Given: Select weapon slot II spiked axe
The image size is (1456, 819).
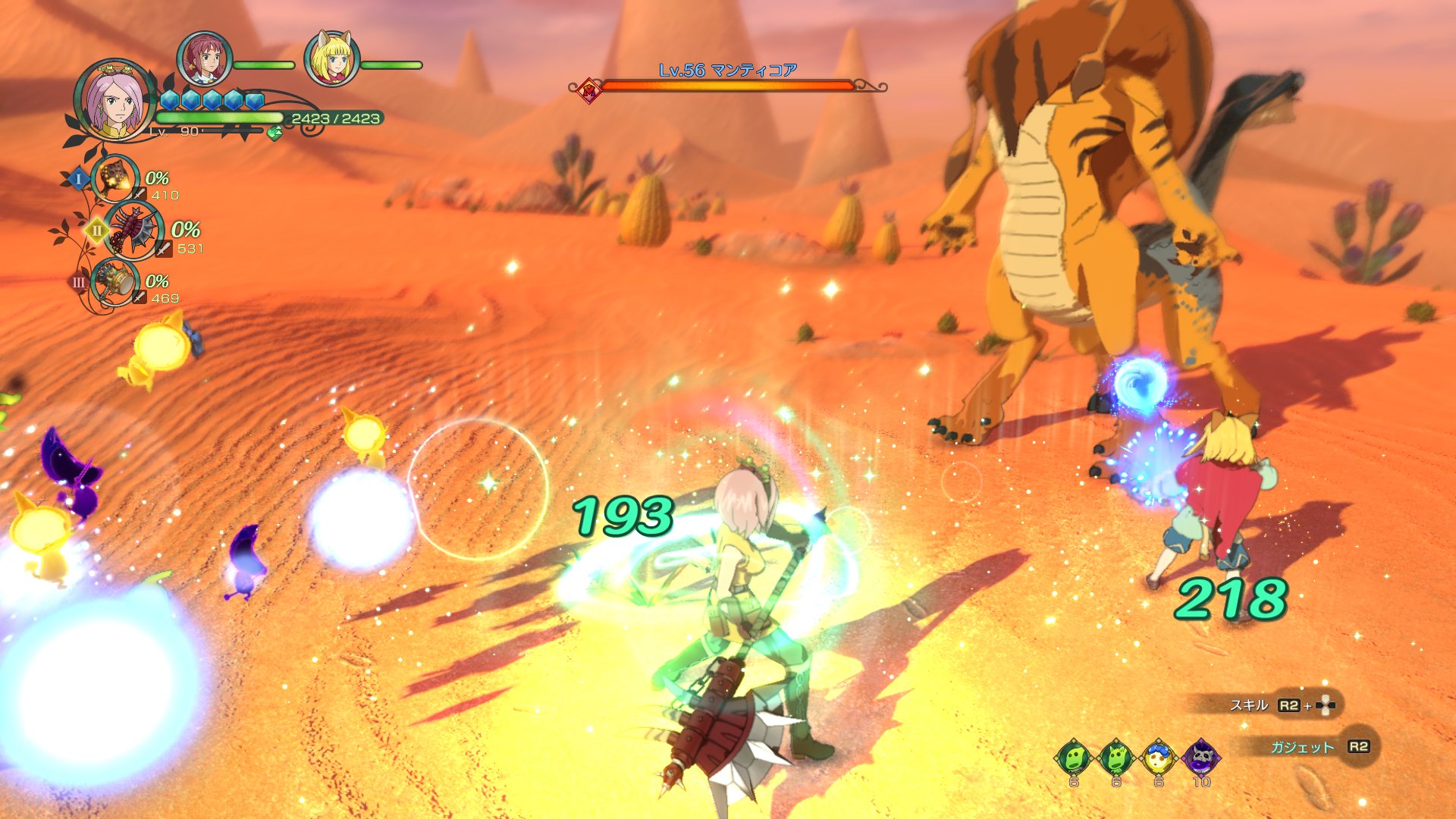Looking at the screenshot, I should [x=135, y=231].
